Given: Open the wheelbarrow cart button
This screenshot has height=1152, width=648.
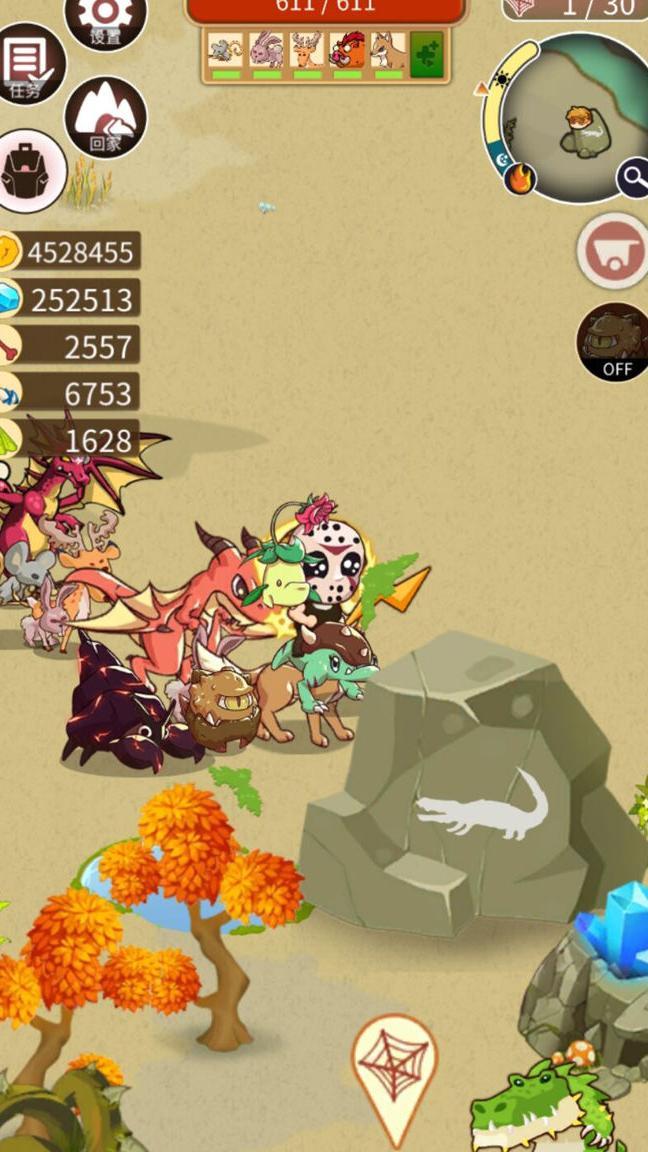Looking at the screenshot, I should click(x=612, y=251).
